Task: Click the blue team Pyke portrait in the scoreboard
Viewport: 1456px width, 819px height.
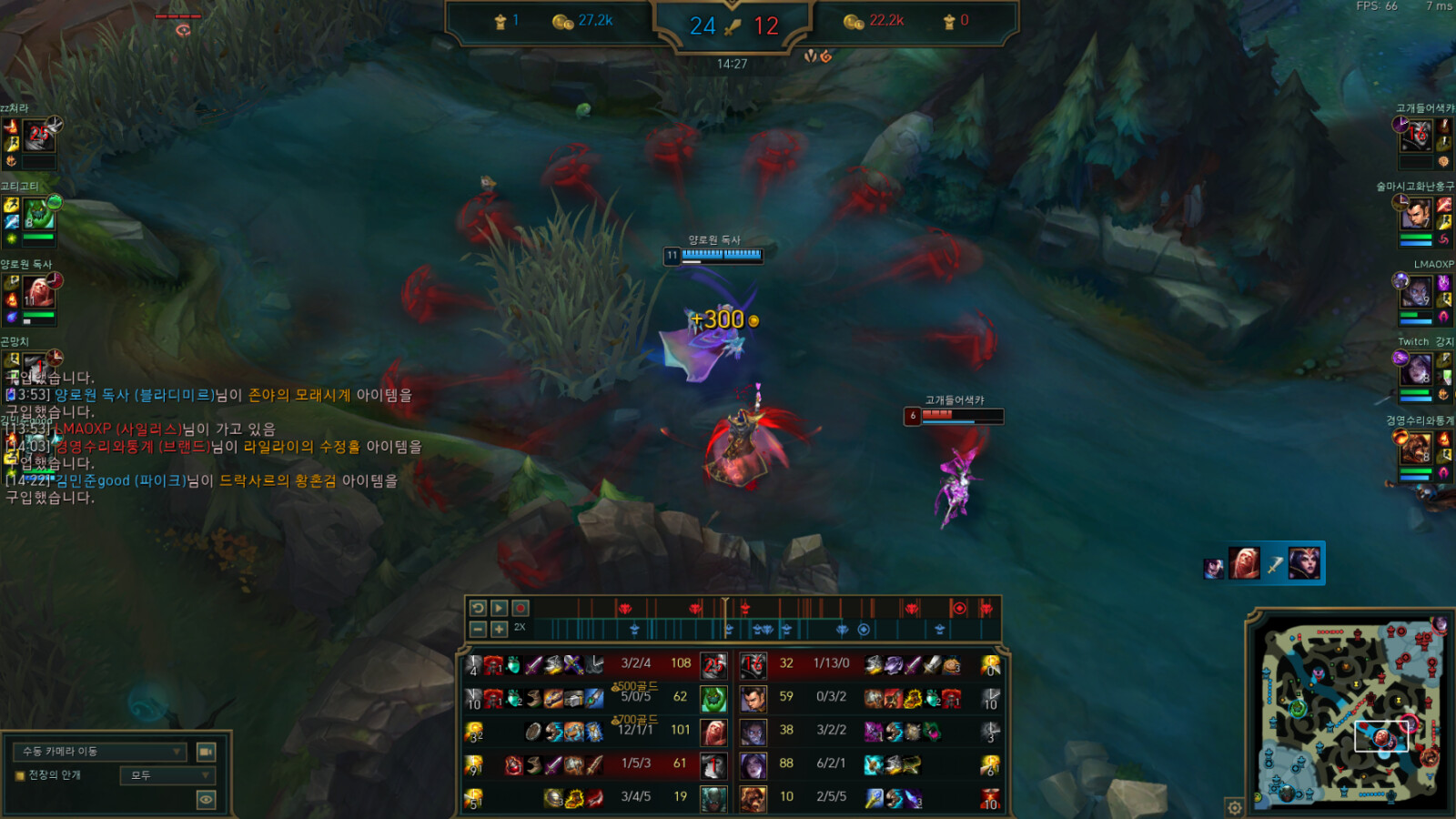Action: (714, 798)
